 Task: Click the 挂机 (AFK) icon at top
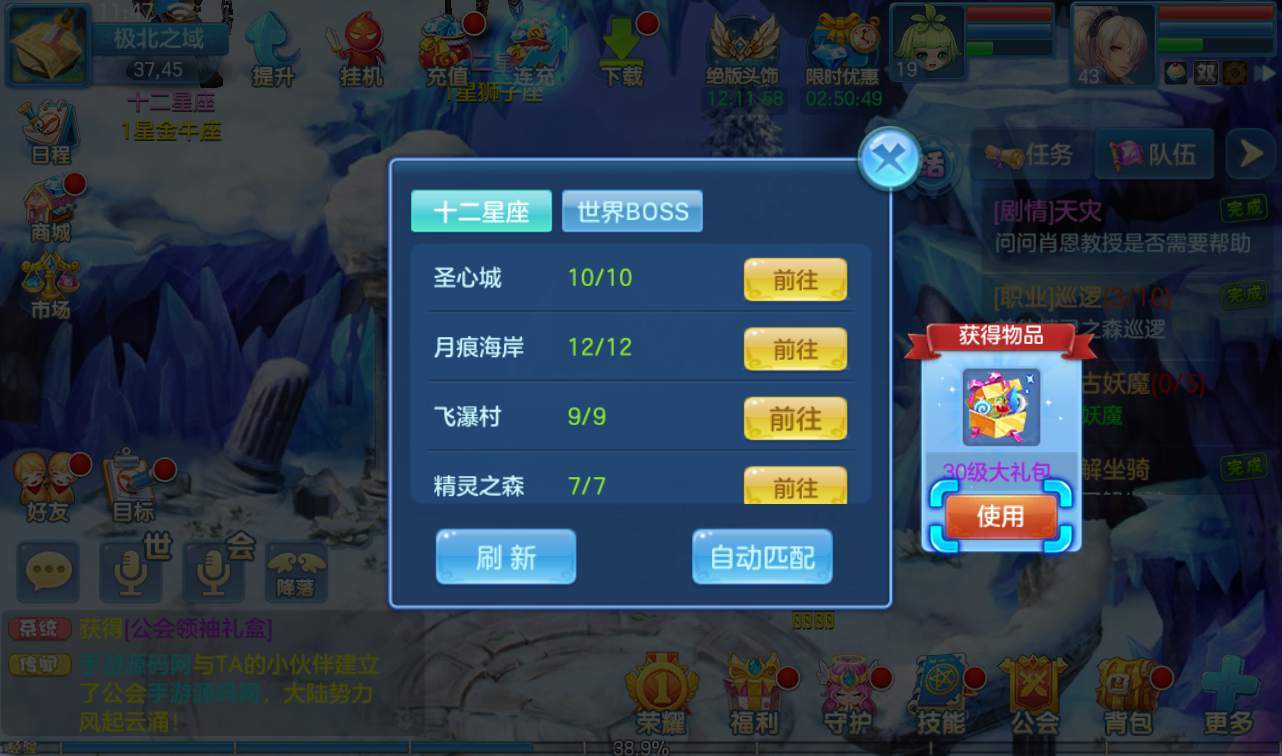point(358,45)
